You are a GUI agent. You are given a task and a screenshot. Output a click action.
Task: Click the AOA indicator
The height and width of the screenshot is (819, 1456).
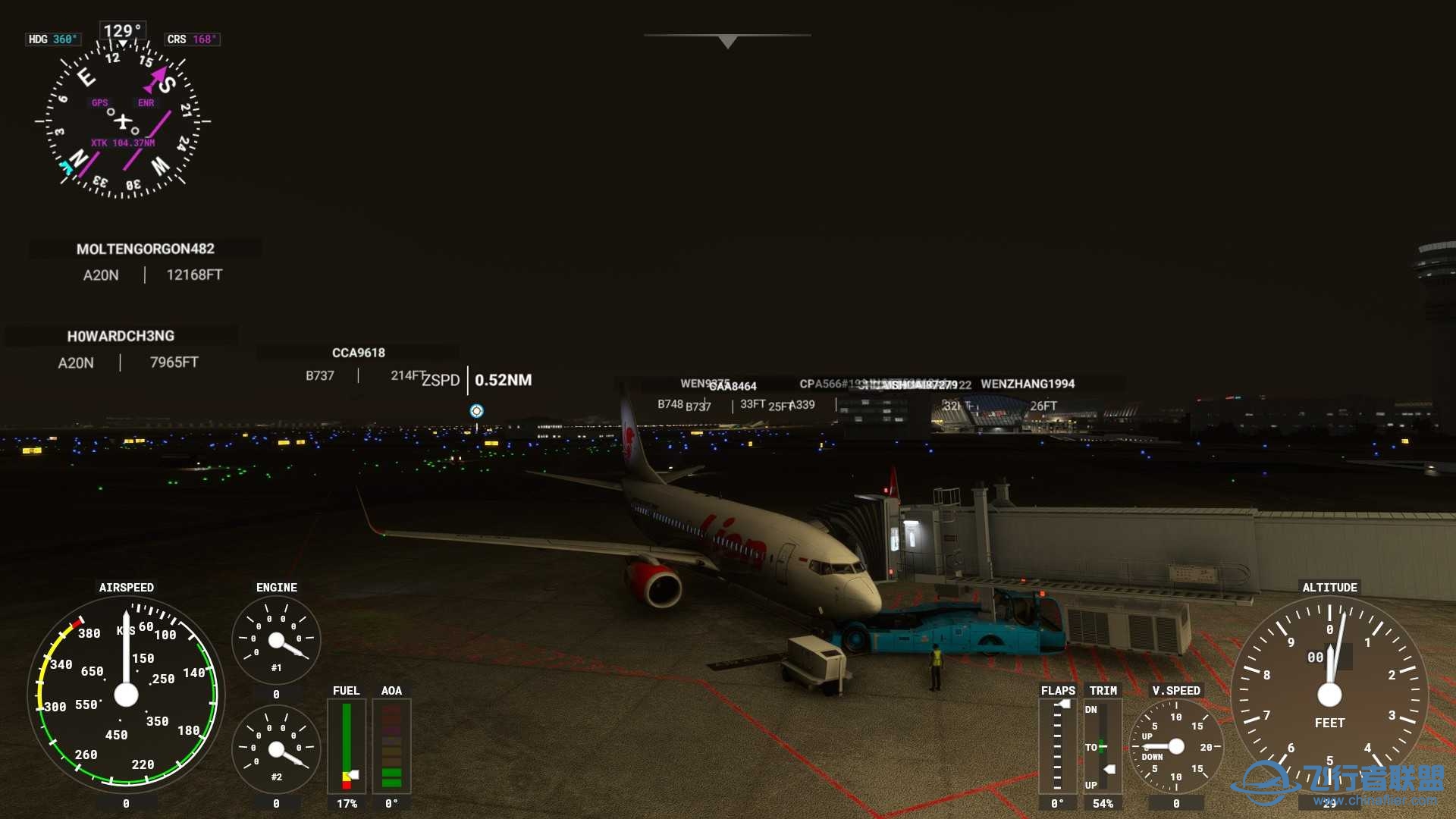[391, 747]
